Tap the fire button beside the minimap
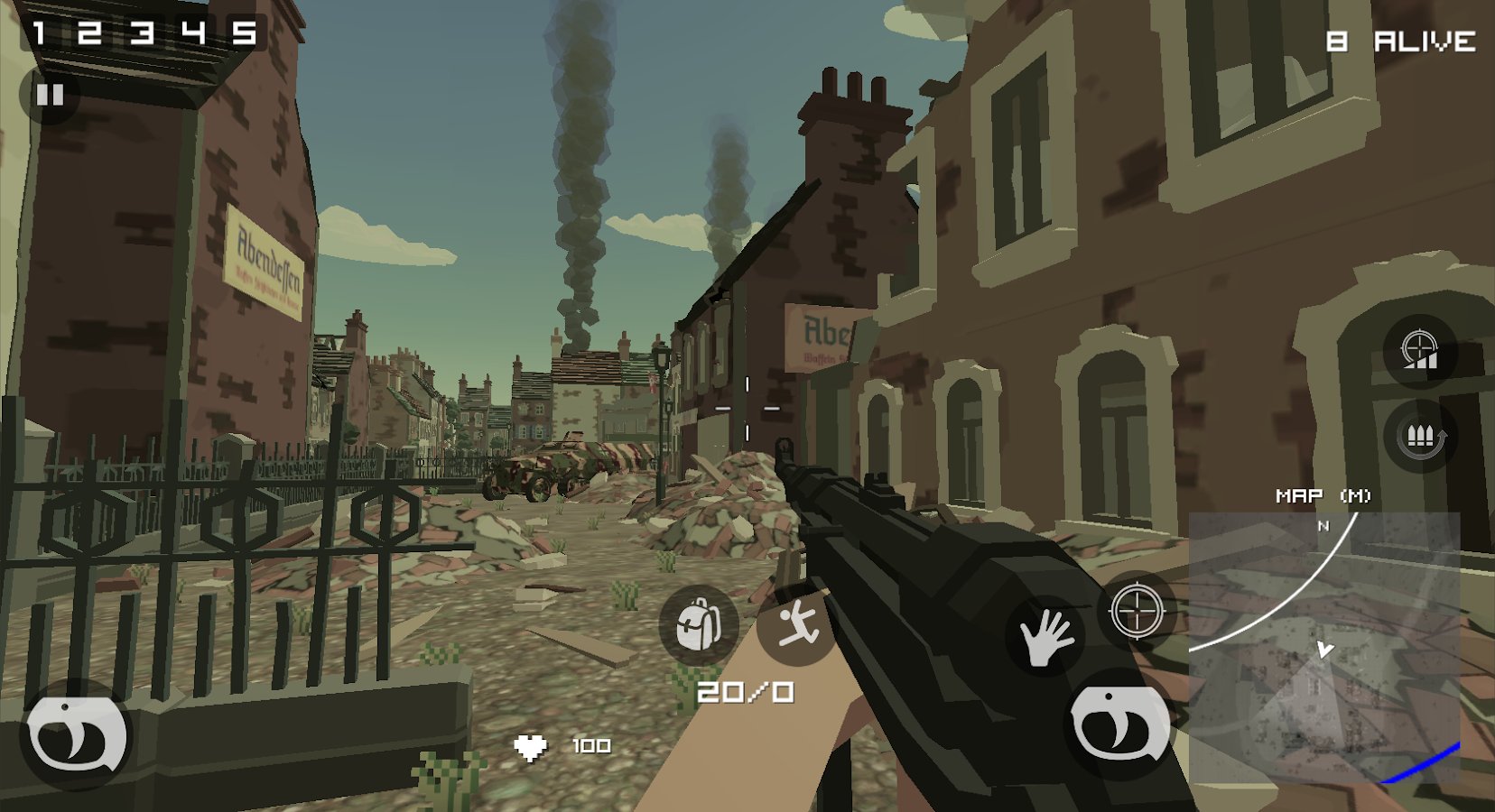Screen dimensions: 1495x812 [1120, 724]
